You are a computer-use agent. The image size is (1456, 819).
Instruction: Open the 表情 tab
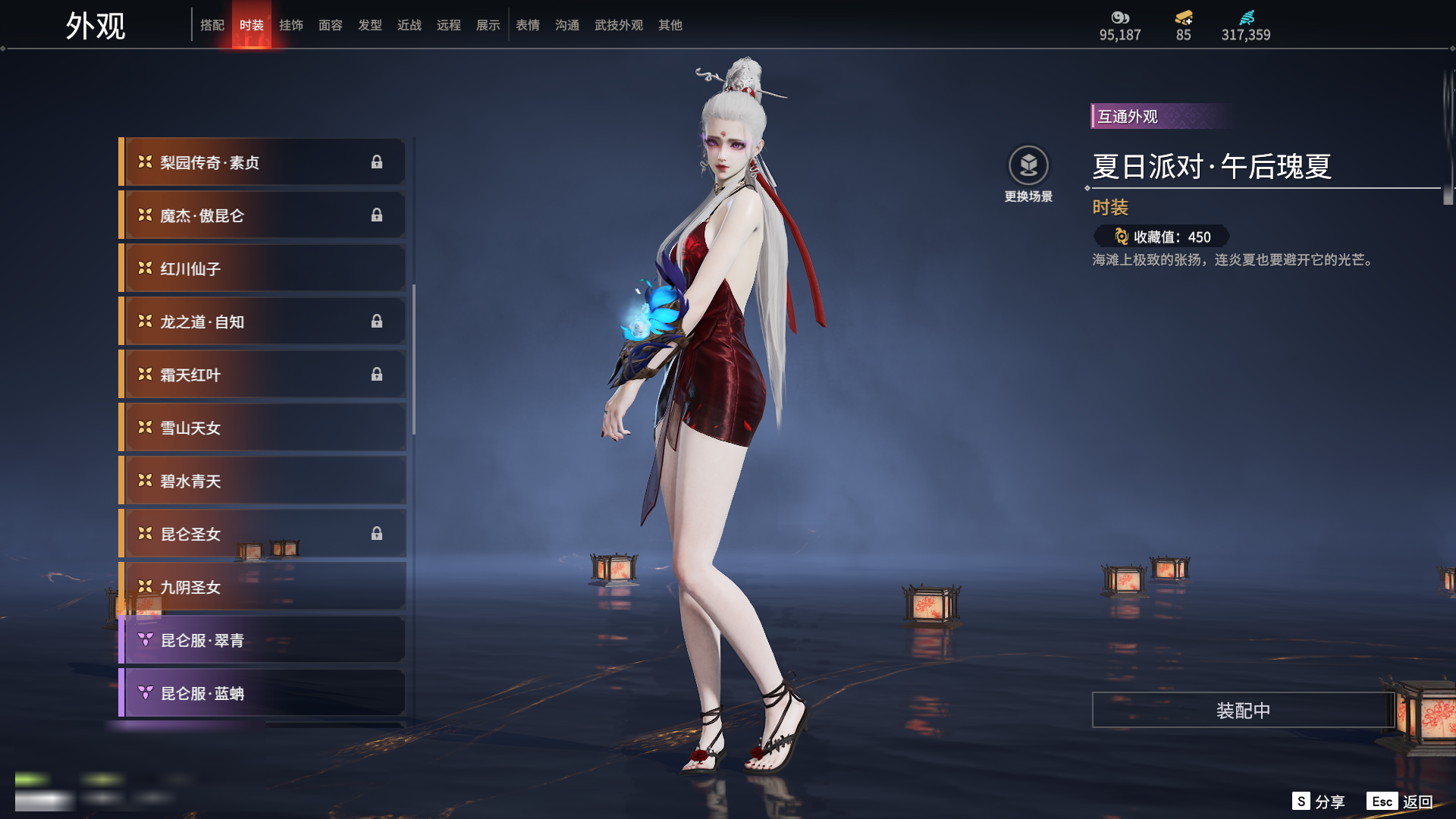[528, 25]
